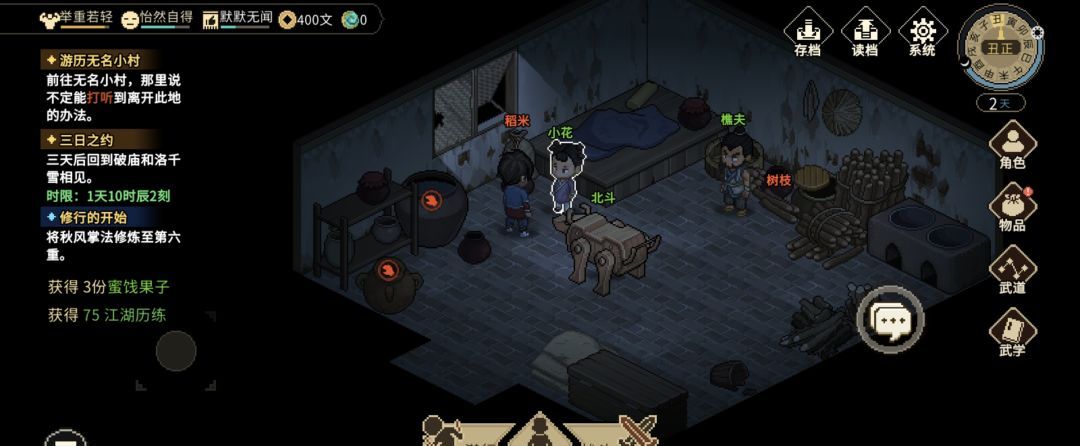
Task: Tap the speech bubble chat button
Action: (x=890, y=320)
